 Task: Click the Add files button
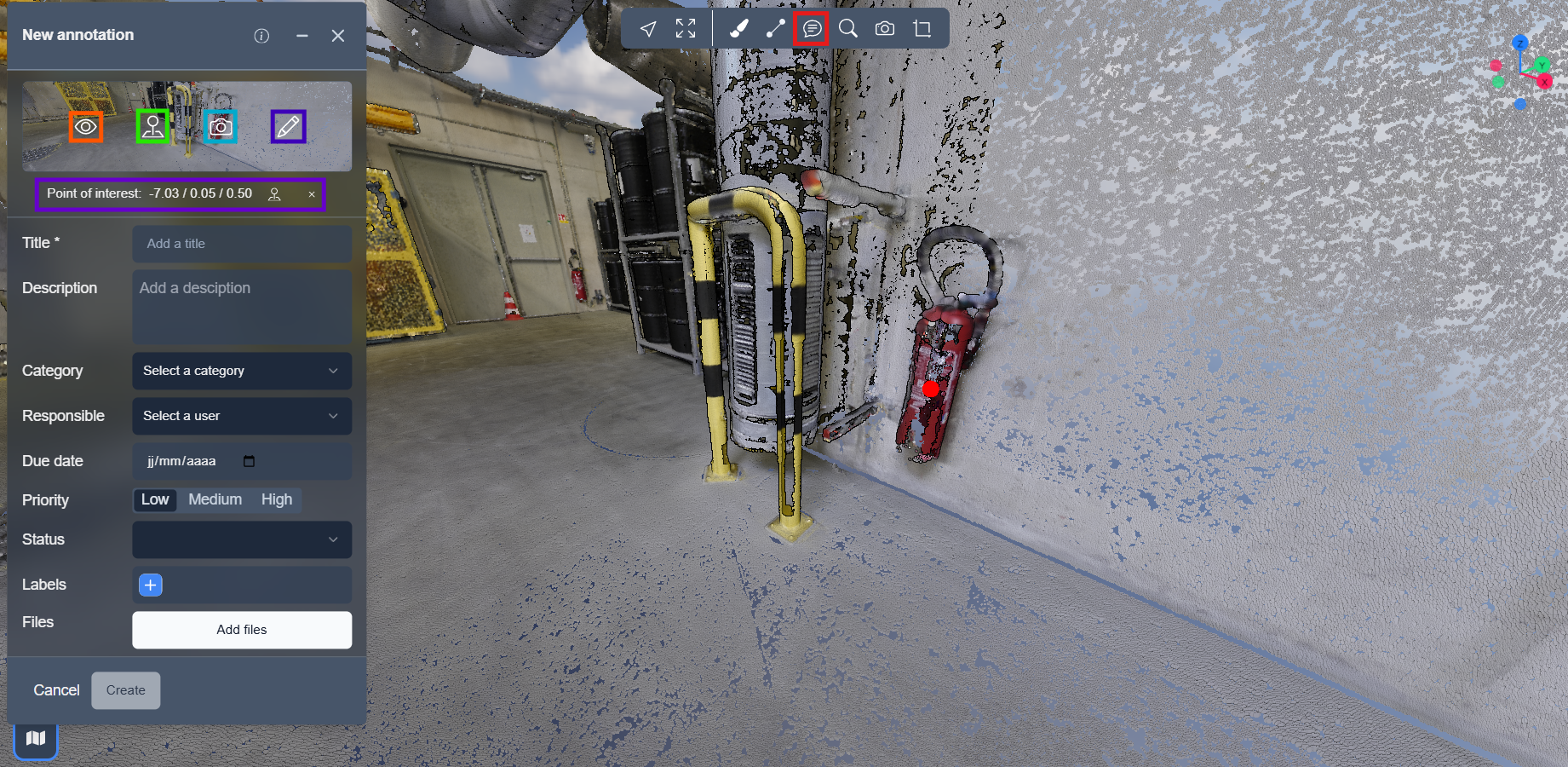tap(242, 630)
